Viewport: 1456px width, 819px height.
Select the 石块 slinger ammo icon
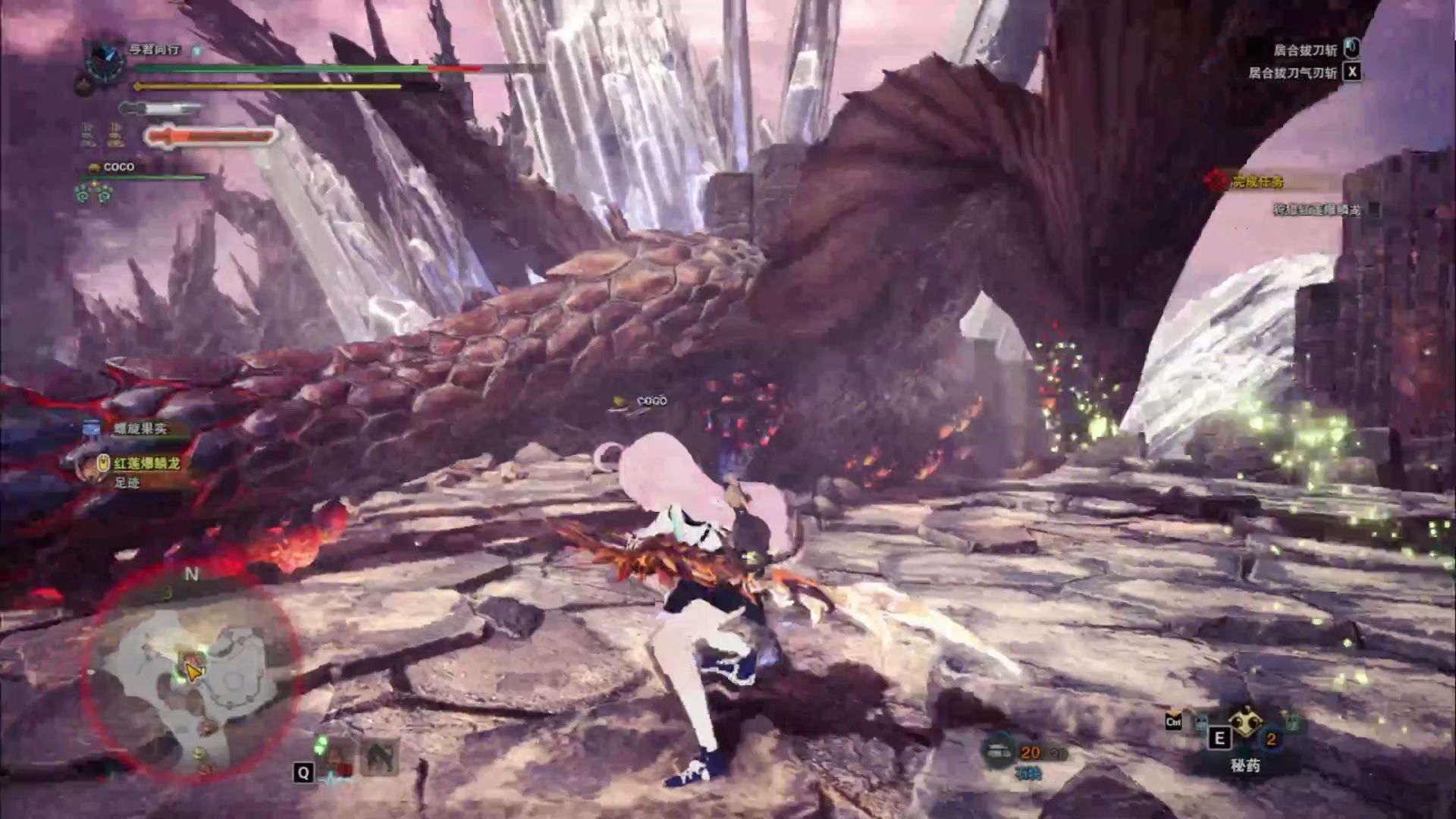point(997,752)
